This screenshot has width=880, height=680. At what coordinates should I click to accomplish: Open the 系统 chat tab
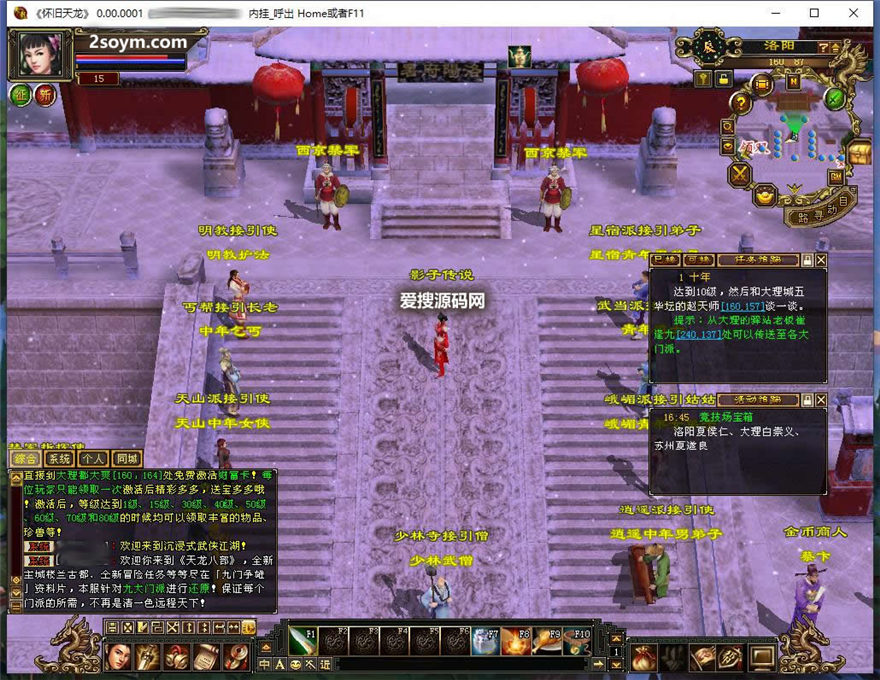pos(59,459)
